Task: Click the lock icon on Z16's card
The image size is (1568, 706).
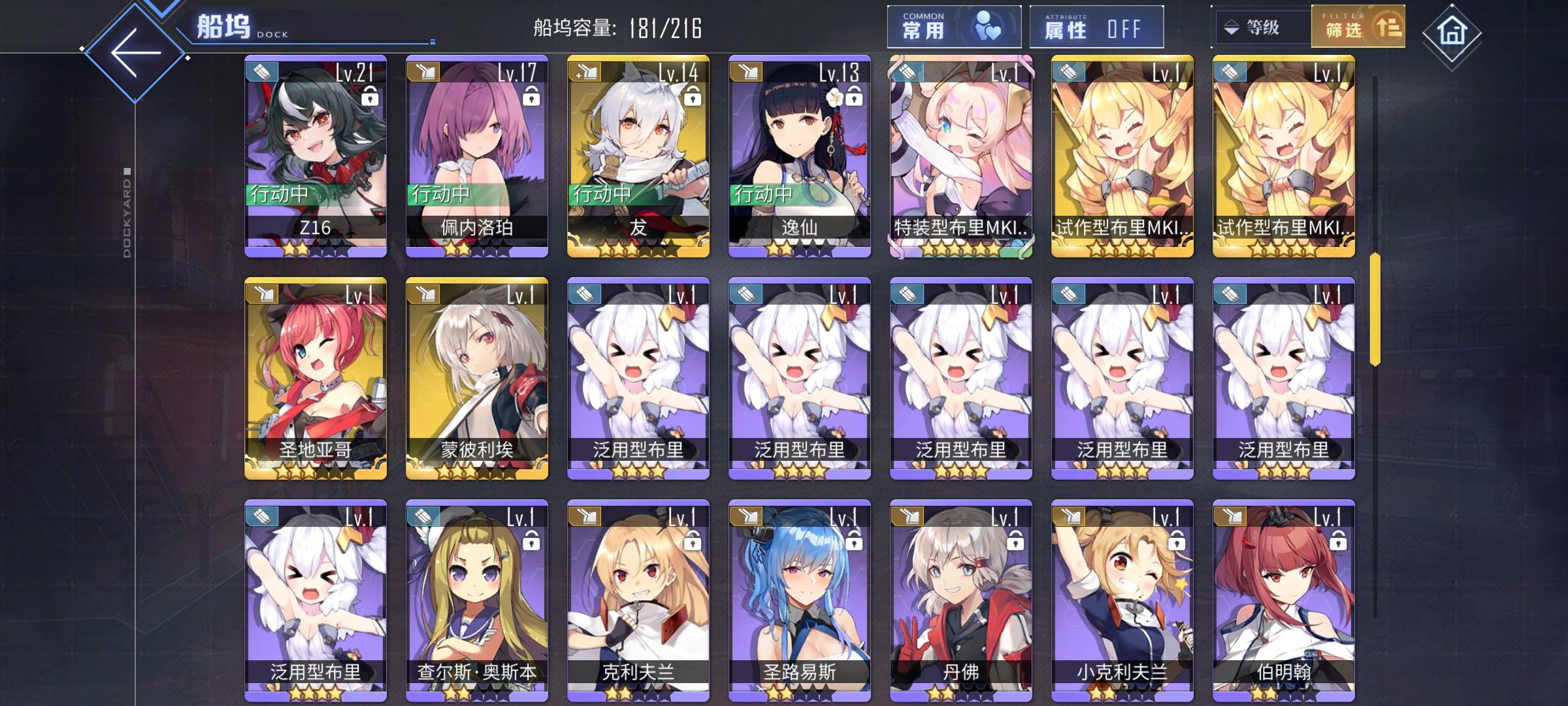Action: [369, 97]
